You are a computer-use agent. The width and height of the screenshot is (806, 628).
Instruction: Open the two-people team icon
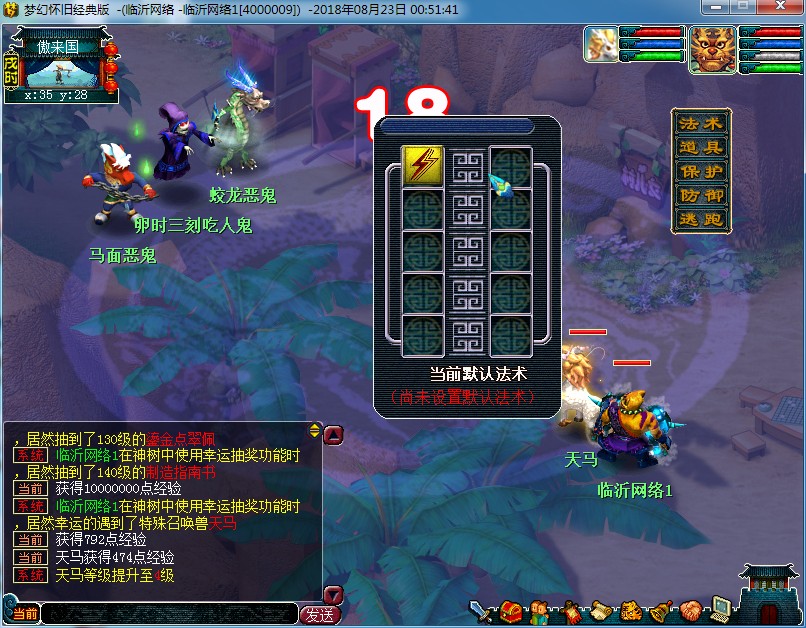click(540, 609)
